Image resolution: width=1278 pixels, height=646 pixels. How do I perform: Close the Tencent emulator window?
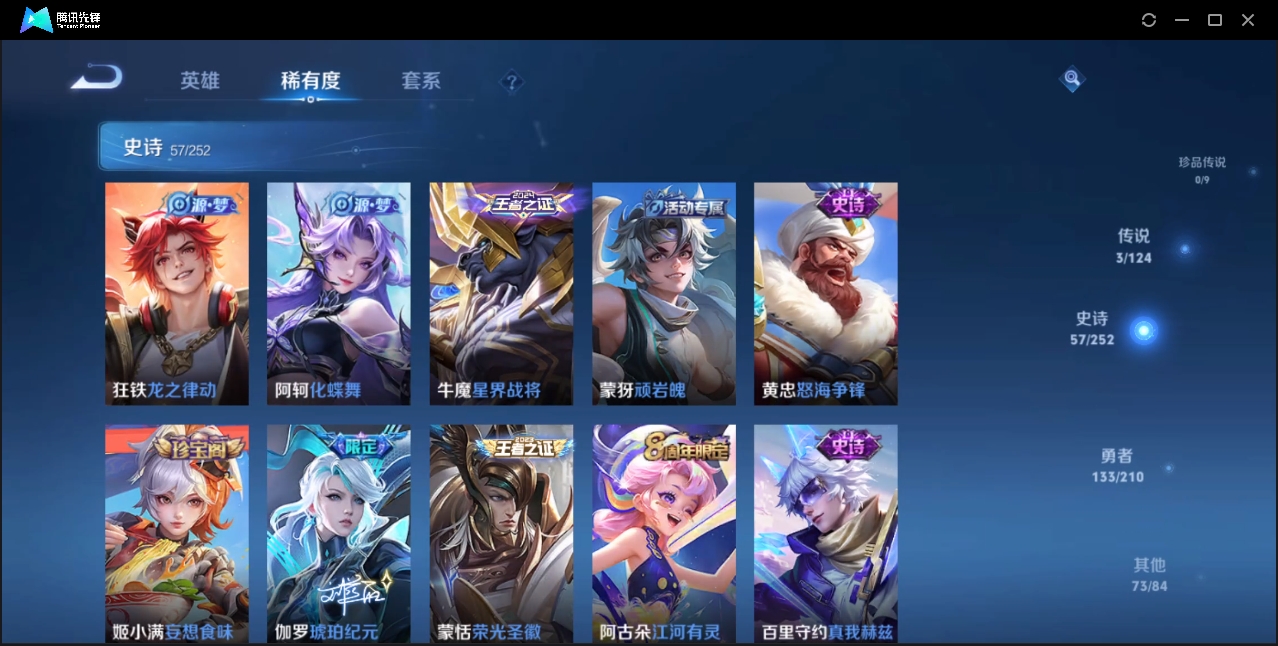click(1248, 20)
